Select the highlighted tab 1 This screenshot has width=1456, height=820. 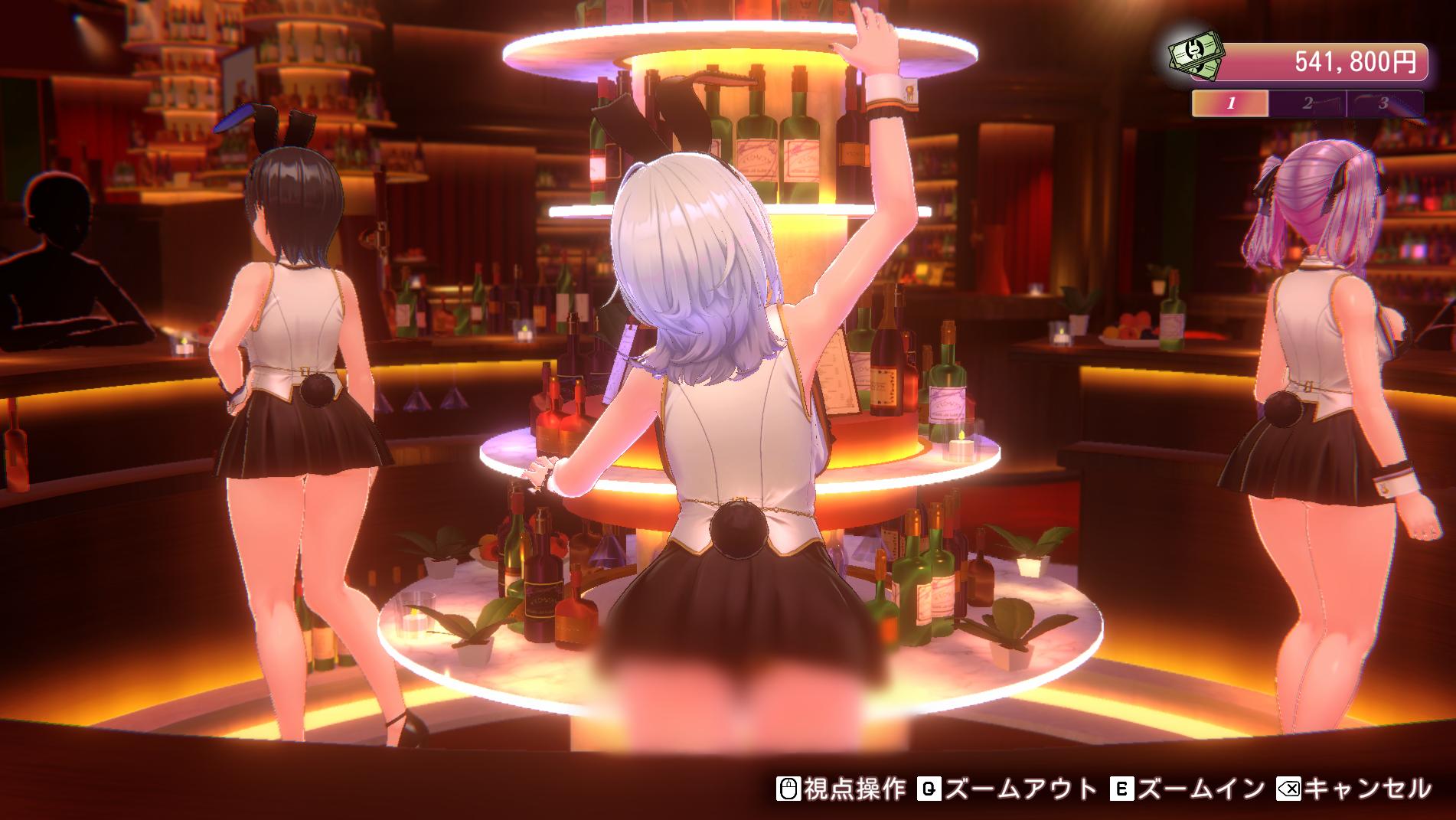(x=1231, y=103)
